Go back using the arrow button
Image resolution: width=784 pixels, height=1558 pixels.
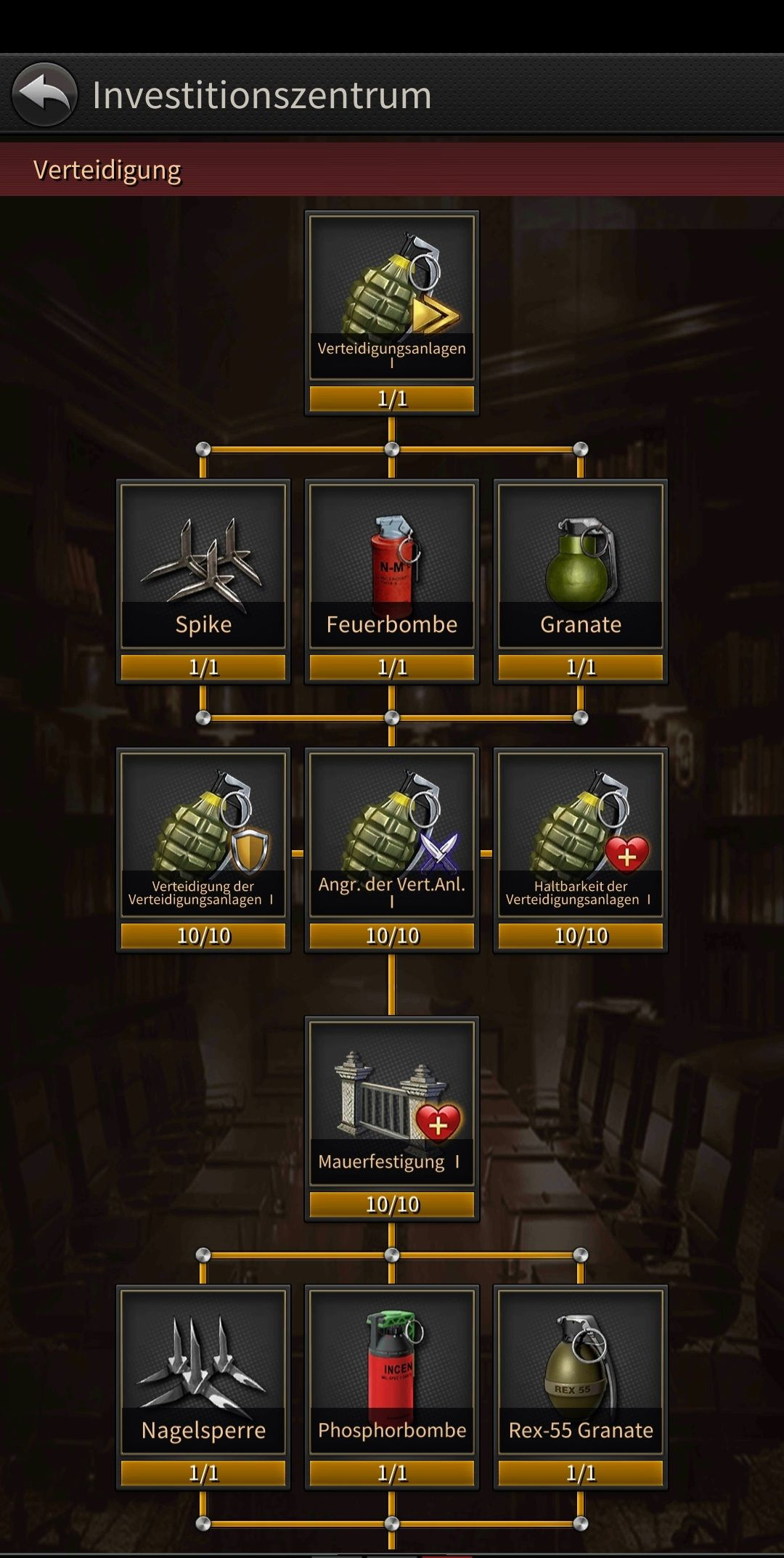point(44,94)
